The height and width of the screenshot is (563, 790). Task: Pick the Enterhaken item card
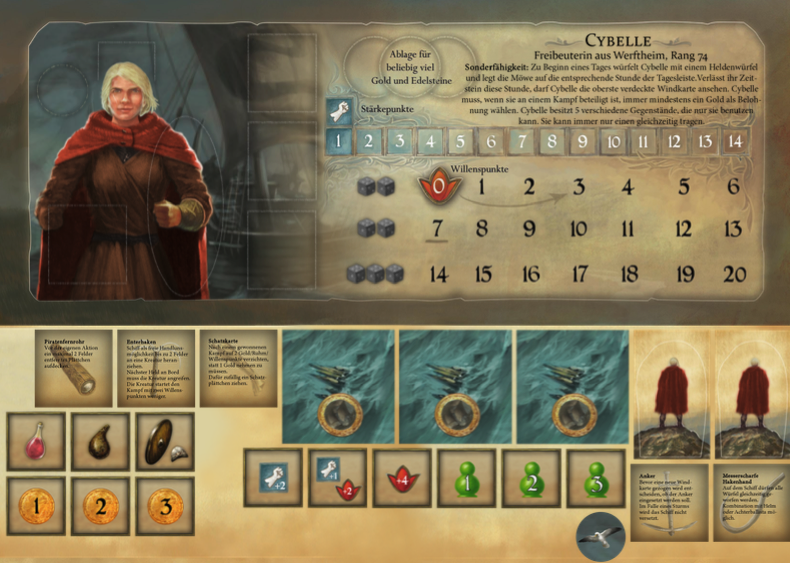(155, 367)
